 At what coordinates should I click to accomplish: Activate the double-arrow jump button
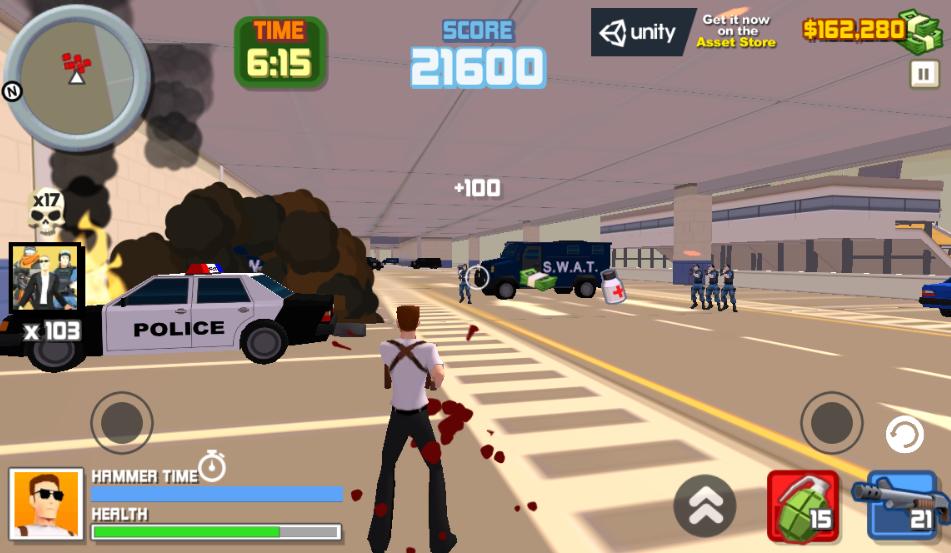(704, 506)
